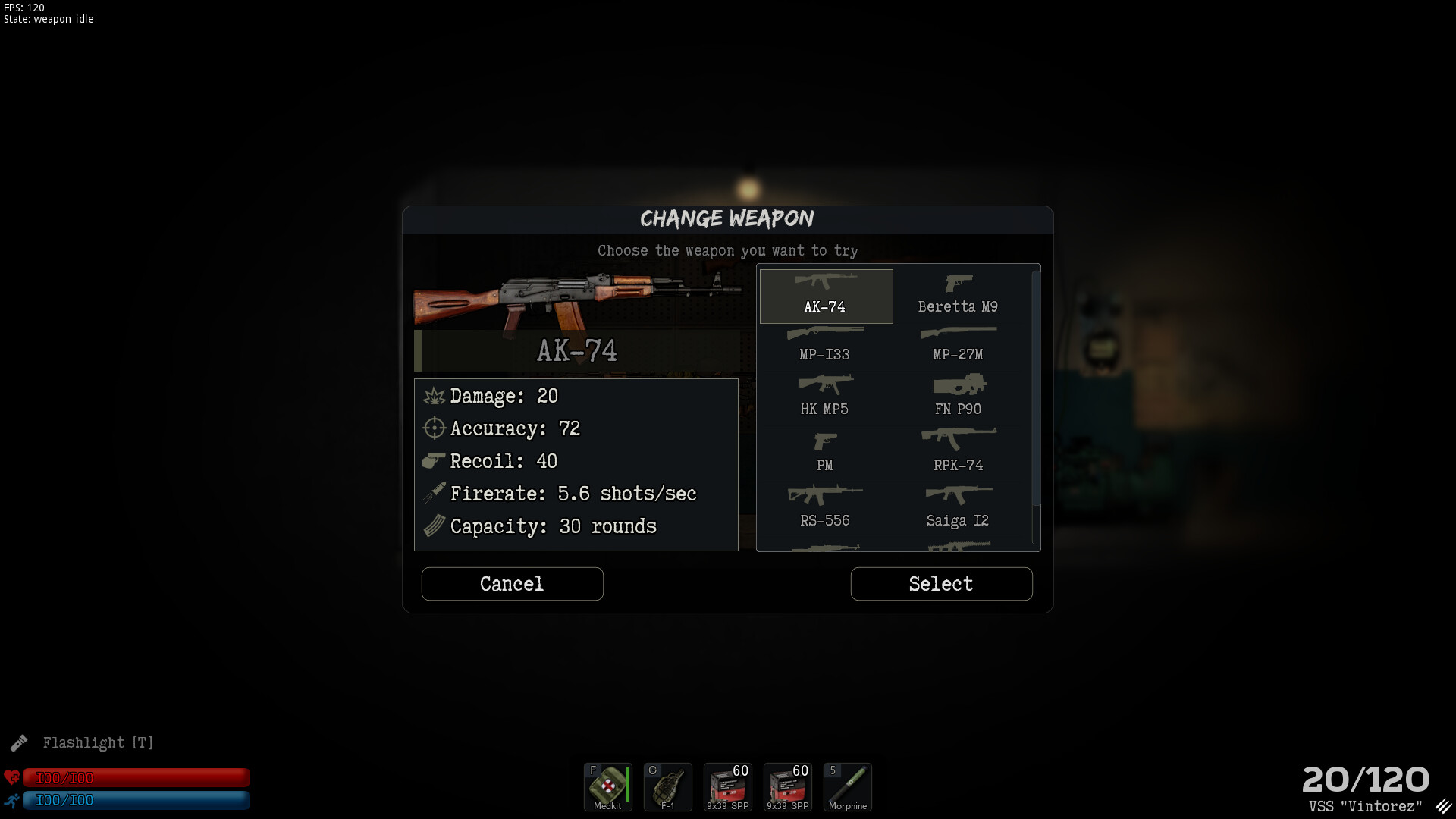Image resolution: width=1456 pixels, height=819 pixels.
Task: Pick the Beretta M9 pistol
Action: [958, 296]
